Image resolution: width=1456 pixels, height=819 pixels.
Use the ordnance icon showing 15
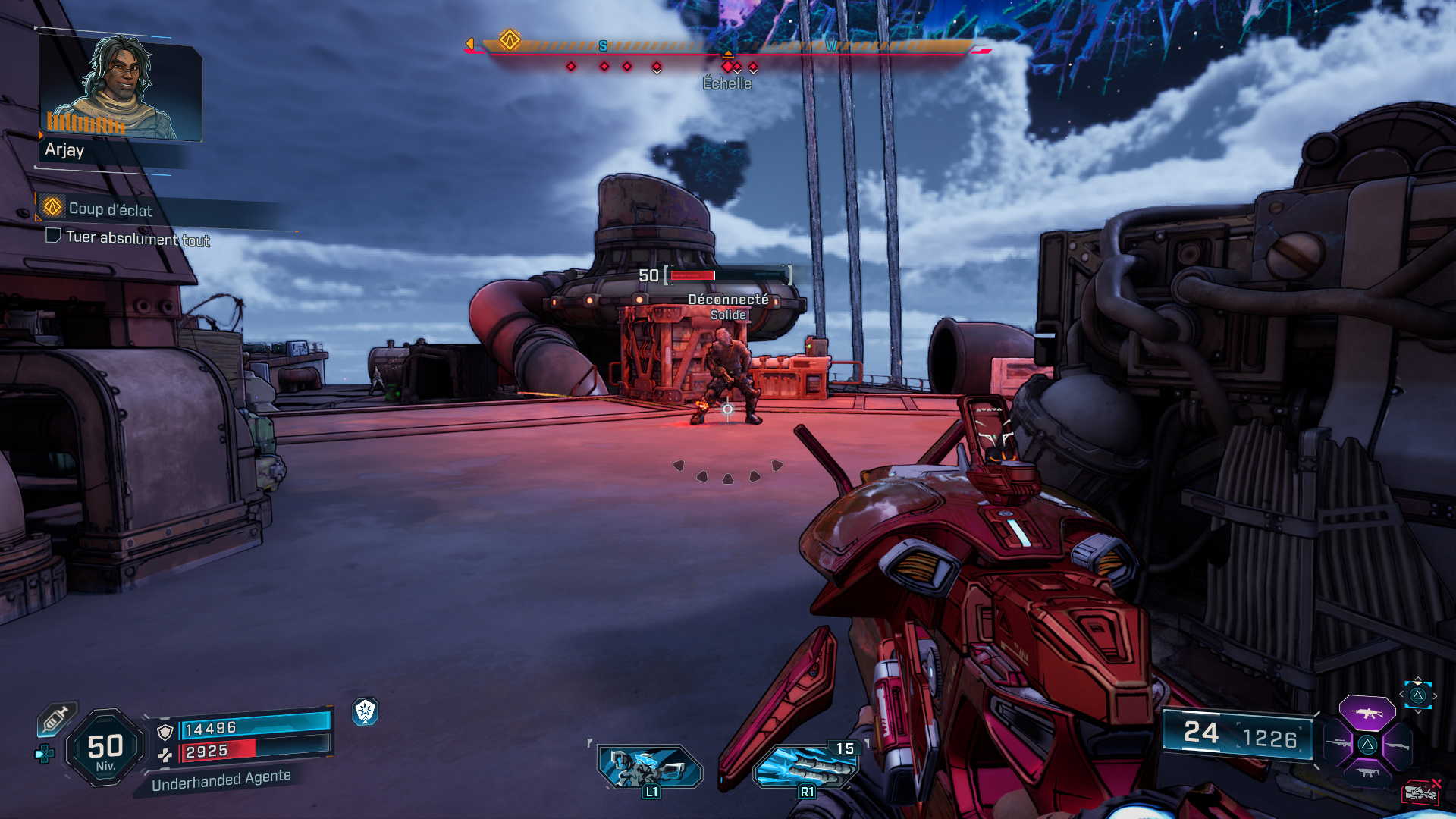point(807,766)
